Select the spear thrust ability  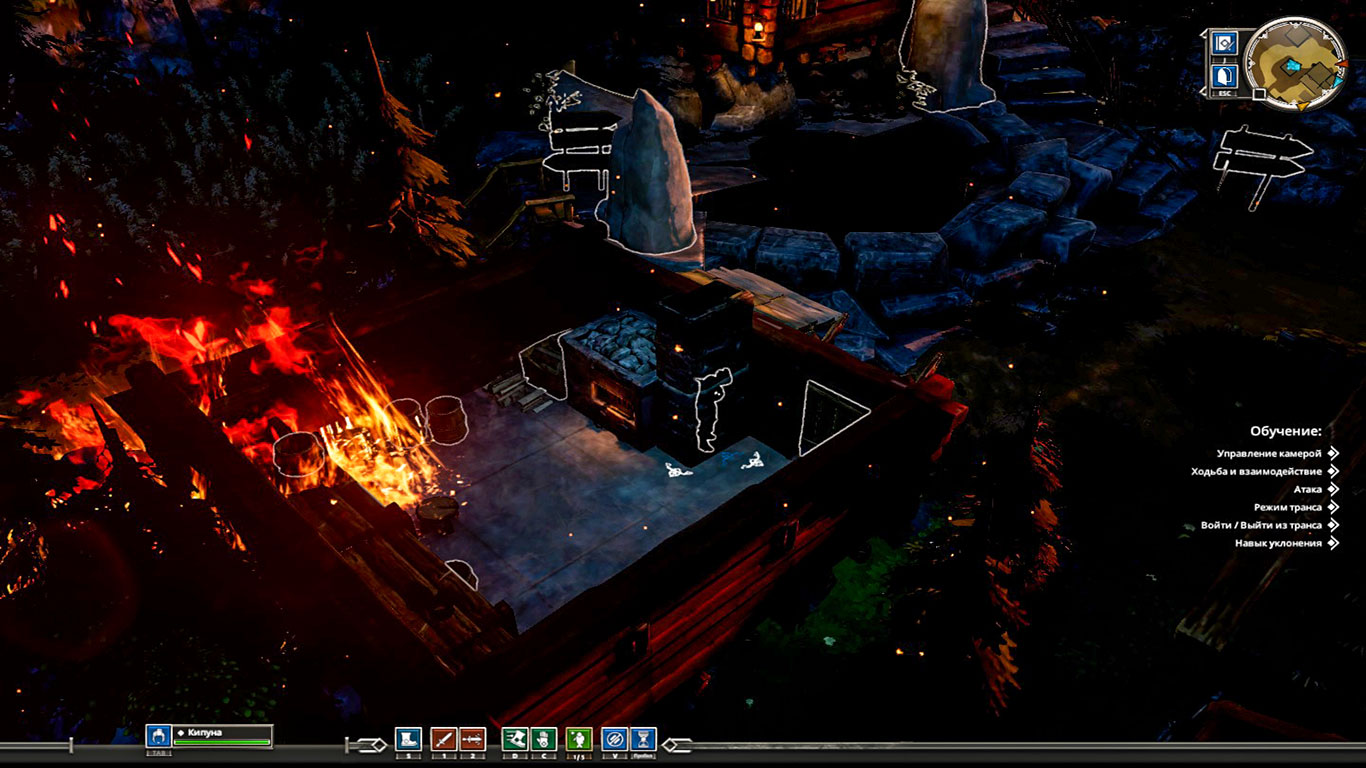point(472,739)
